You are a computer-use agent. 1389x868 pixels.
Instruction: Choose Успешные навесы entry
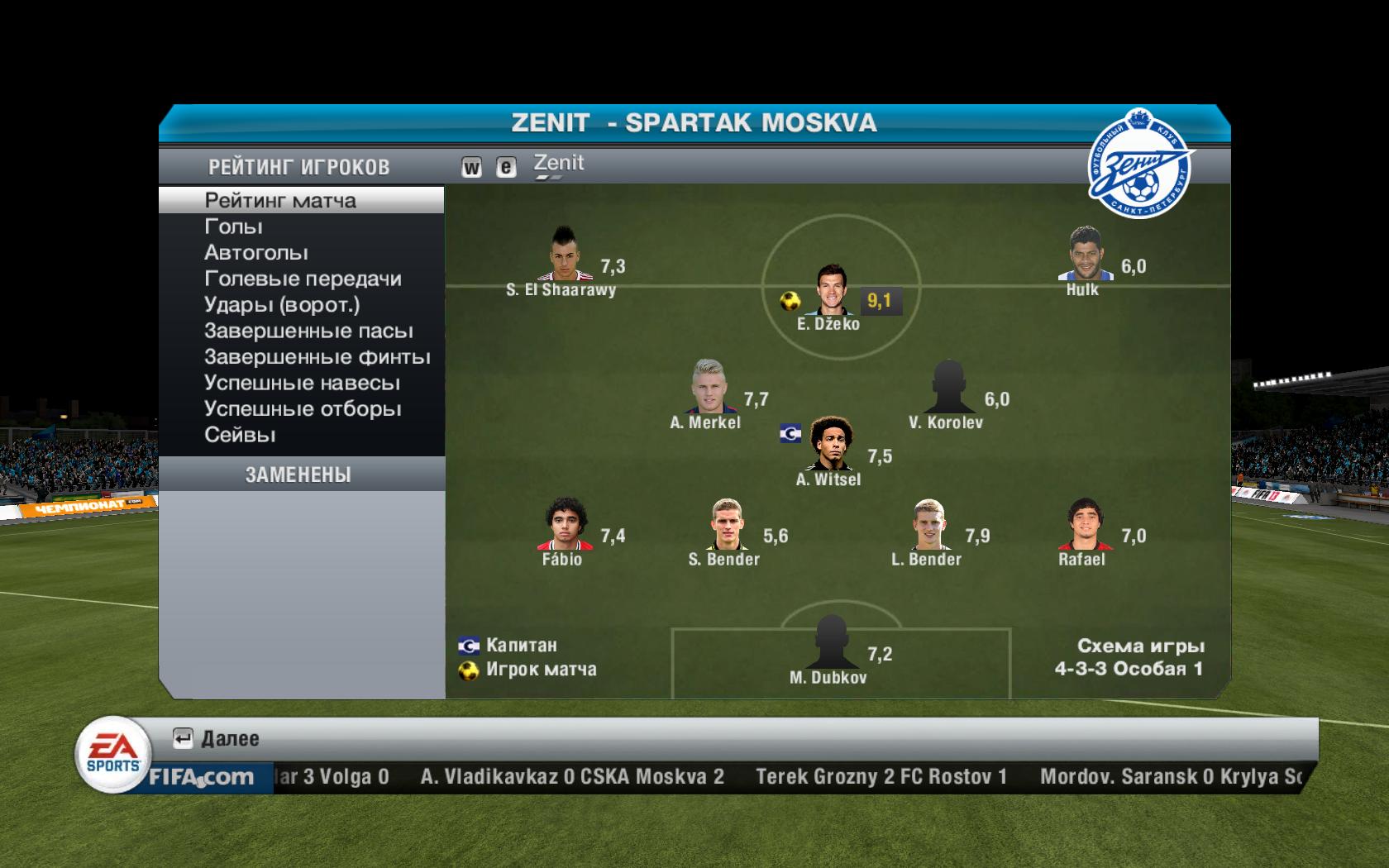click(302, 383)
